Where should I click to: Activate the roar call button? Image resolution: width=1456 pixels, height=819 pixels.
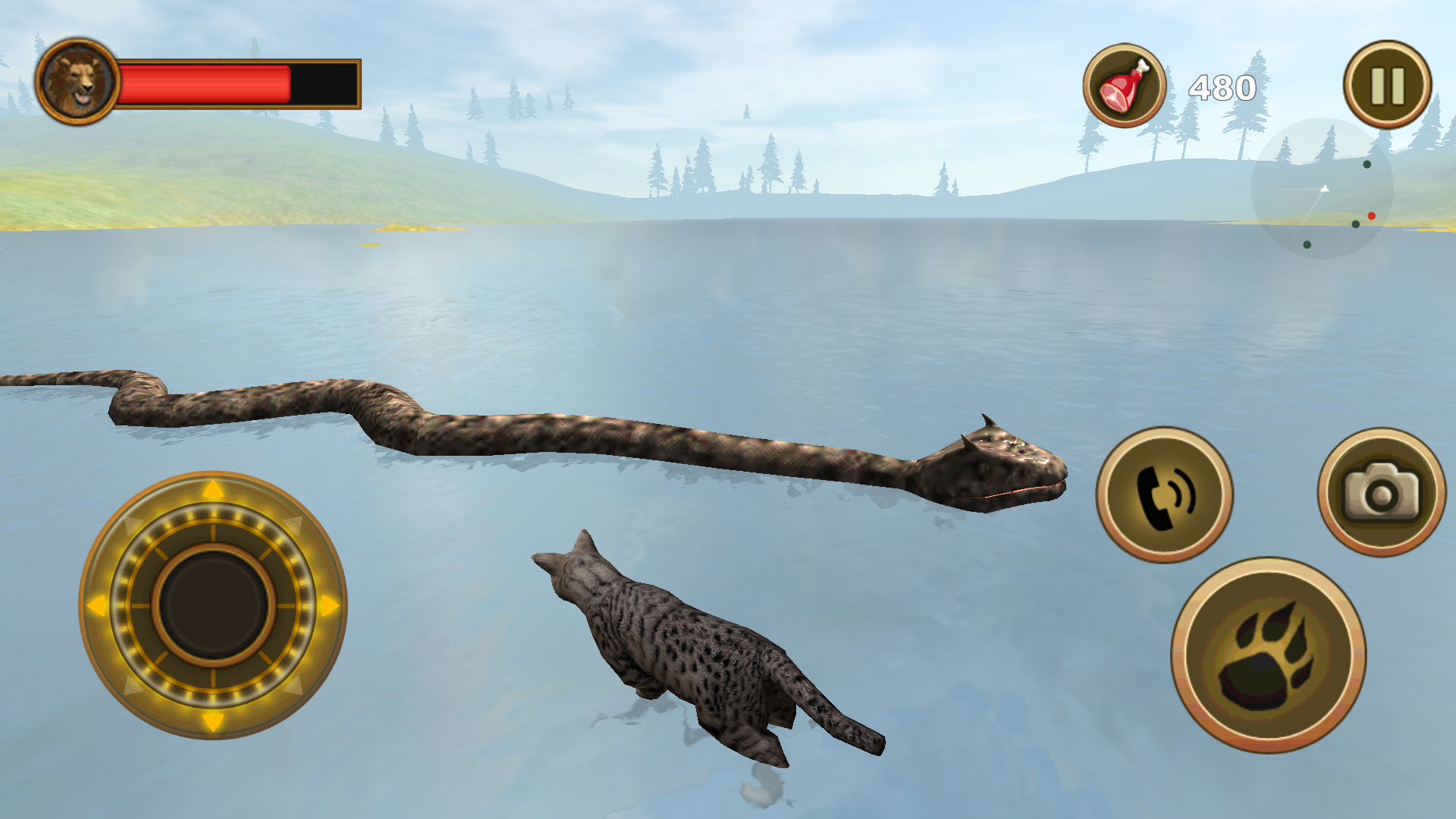(x=1163, y=493)
